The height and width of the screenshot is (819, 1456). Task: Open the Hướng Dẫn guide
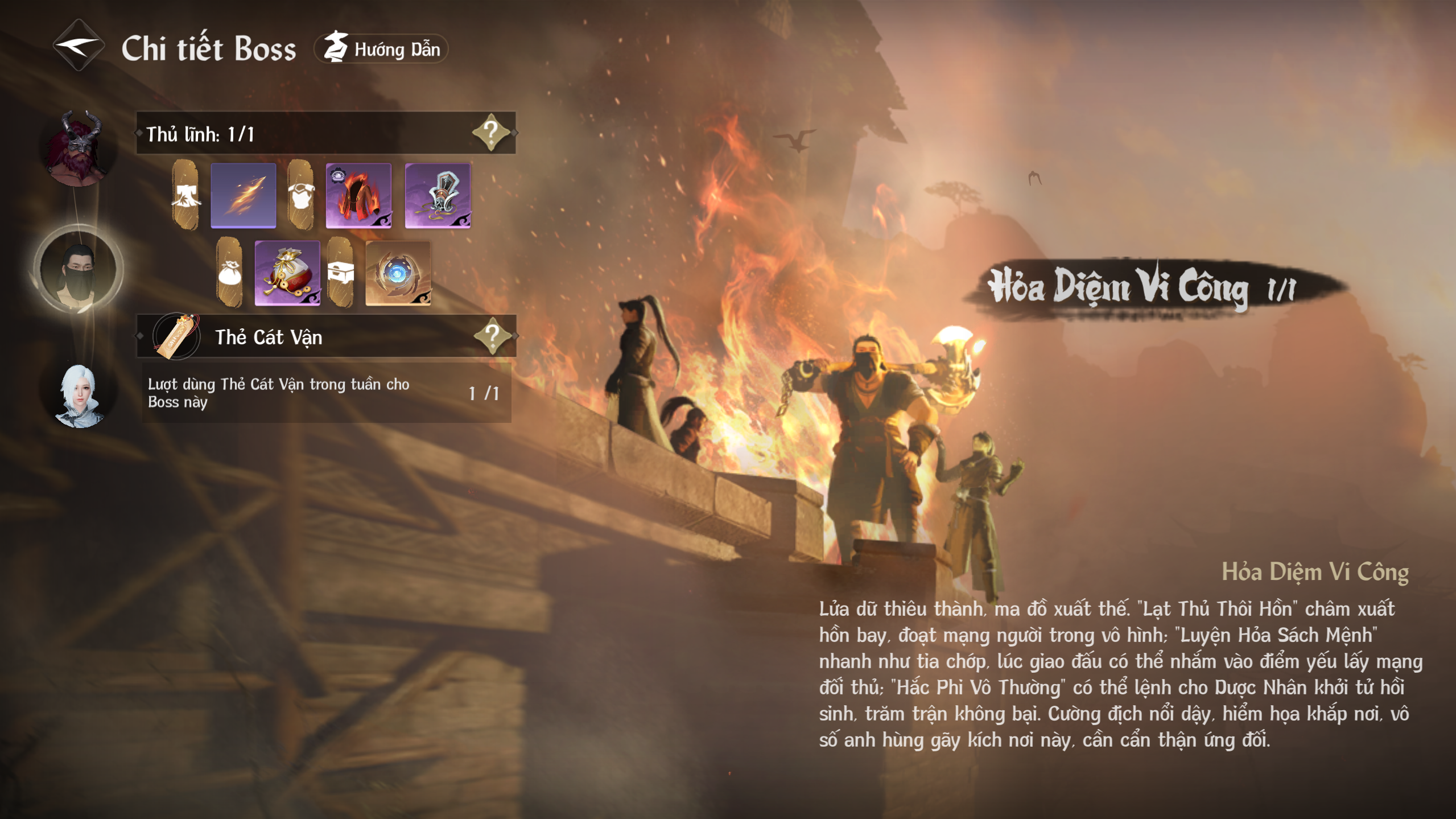382,49
